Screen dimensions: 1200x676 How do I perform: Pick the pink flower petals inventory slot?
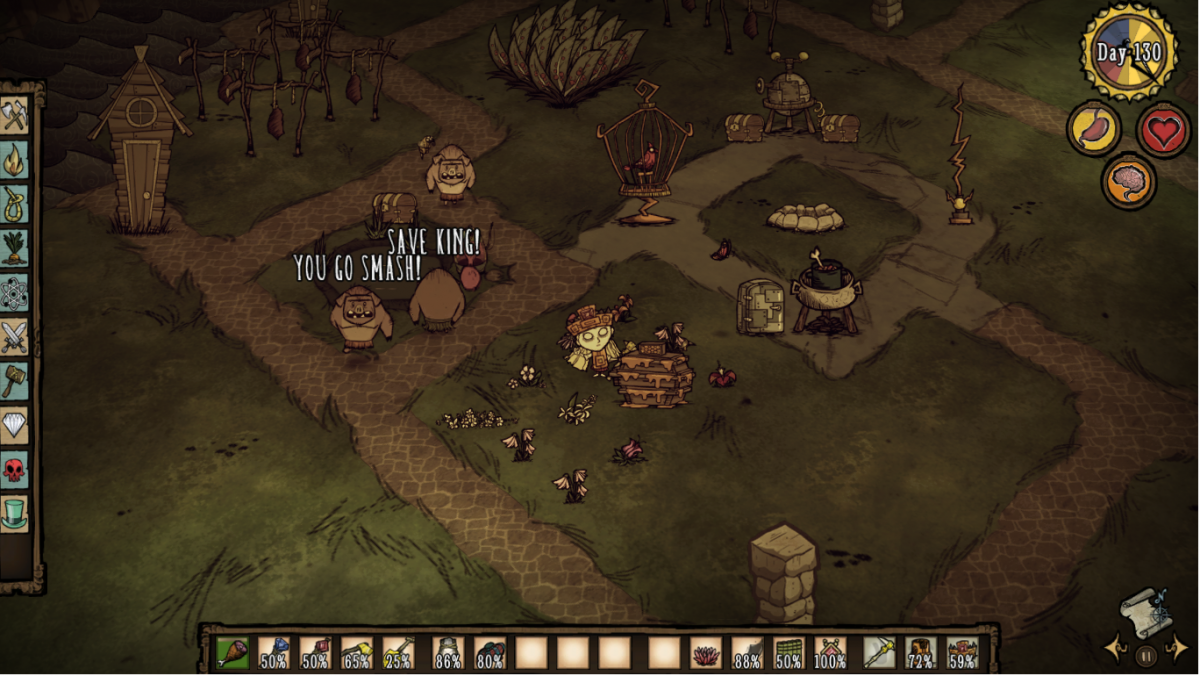pos(706,653)
